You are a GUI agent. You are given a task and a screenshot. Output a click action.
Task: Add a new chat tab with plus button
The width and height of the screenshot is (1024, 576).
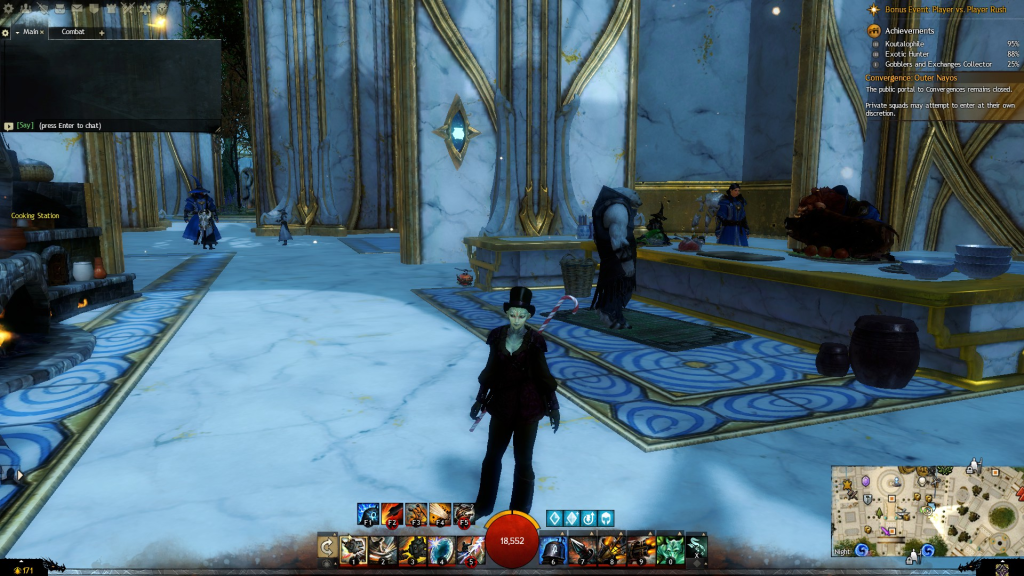coord(102,32)
